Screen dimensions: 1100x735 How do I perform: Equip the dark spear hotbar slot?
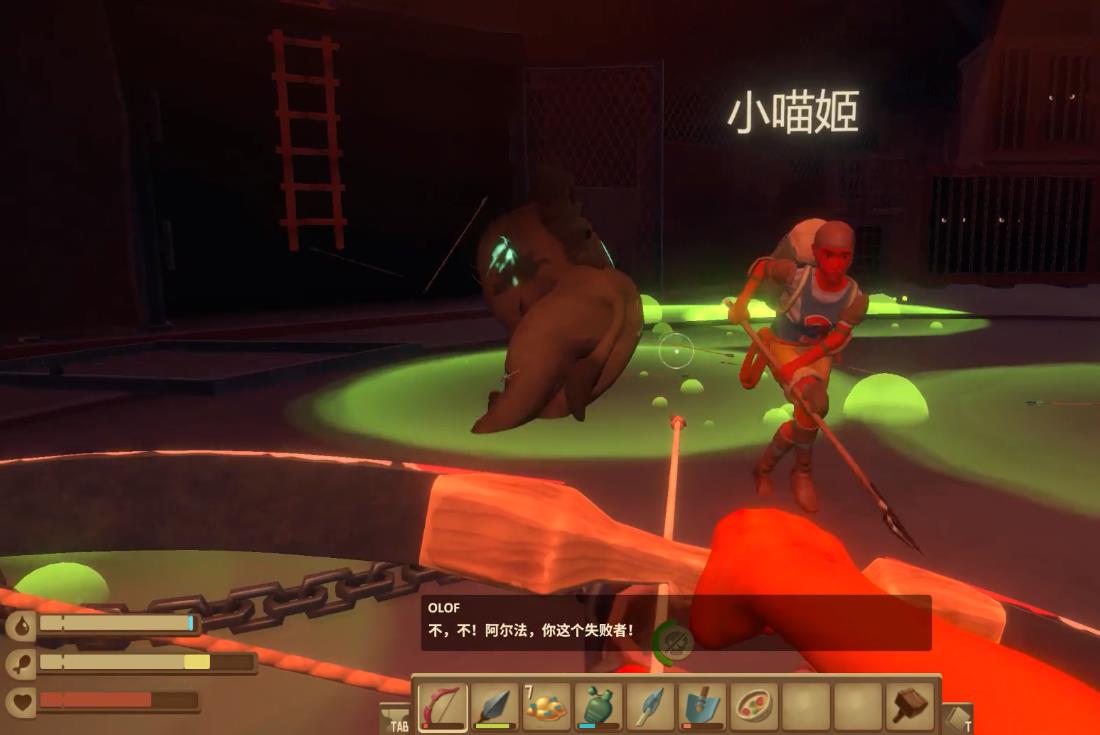(x=494, y=707)
